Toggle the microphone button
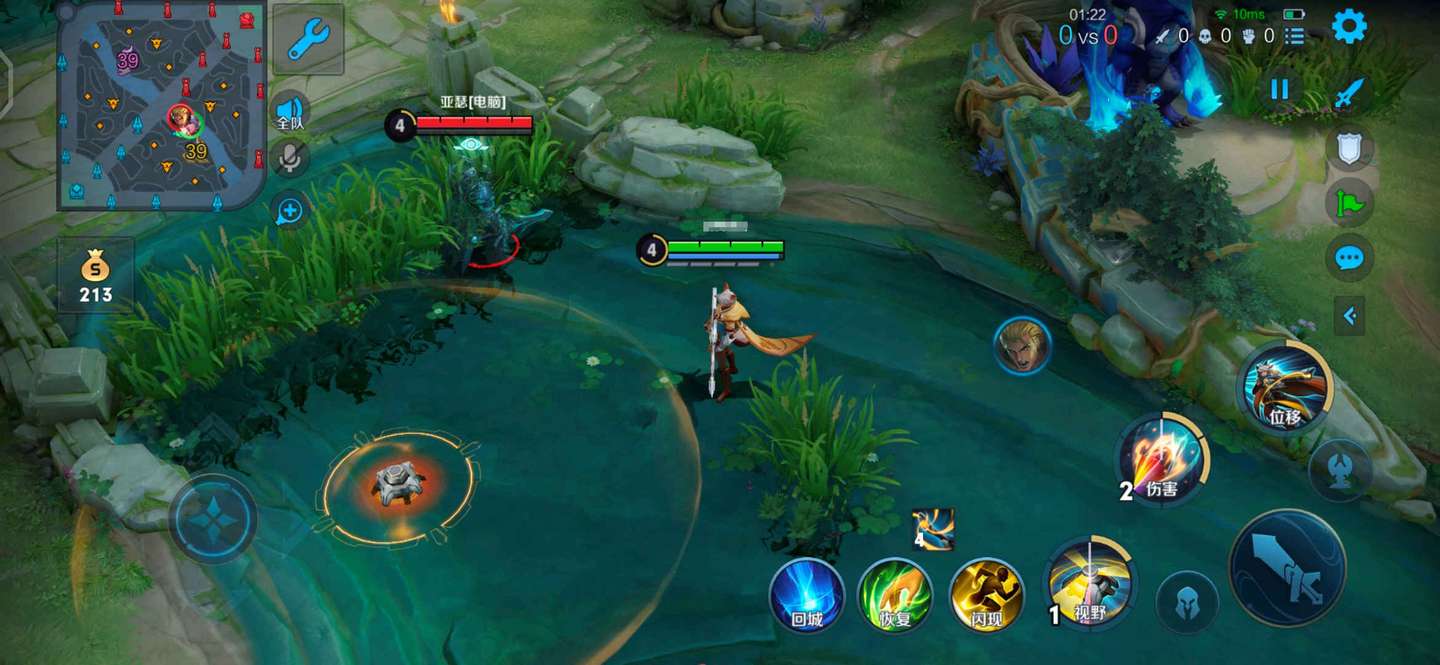Image resolution: width=1440 pixels, height=665 pixels. point(290,158)
